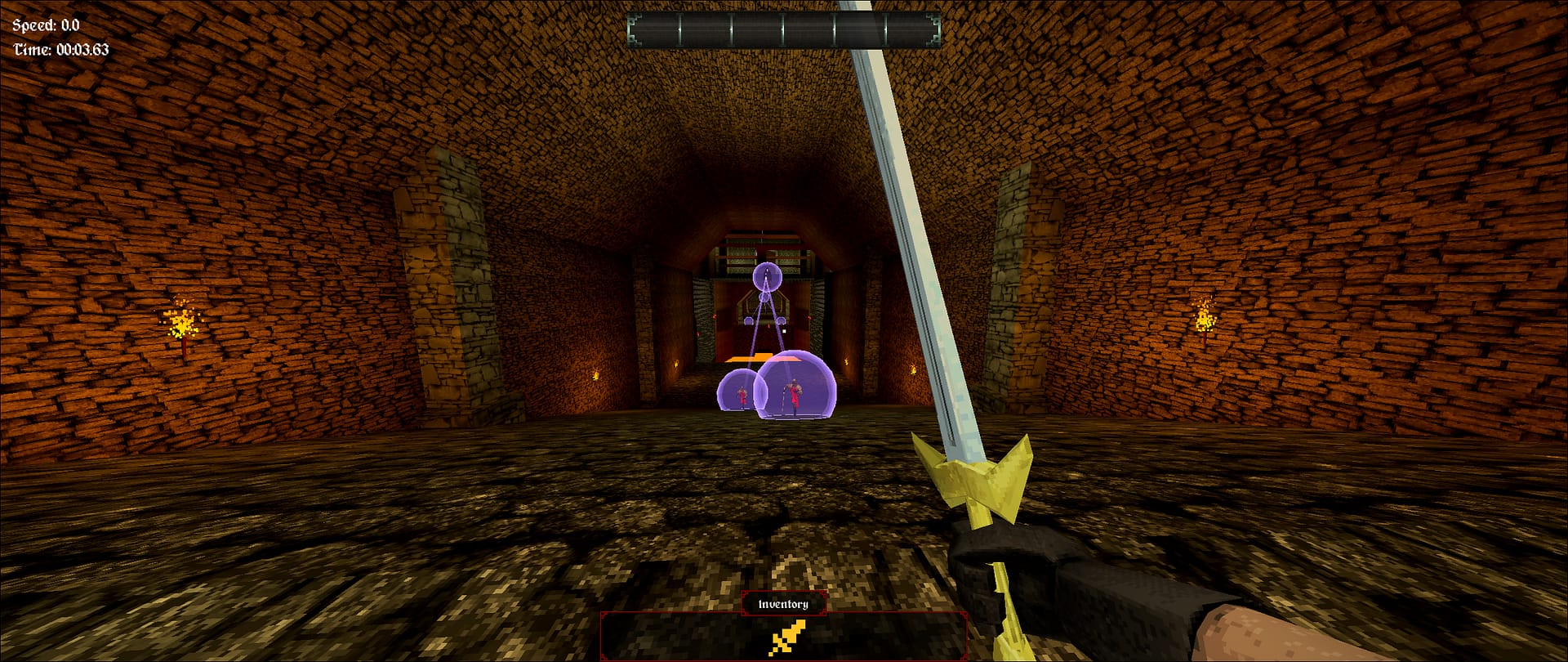
Task: Click the wall torch on the left wall
Action: [181, 323]
